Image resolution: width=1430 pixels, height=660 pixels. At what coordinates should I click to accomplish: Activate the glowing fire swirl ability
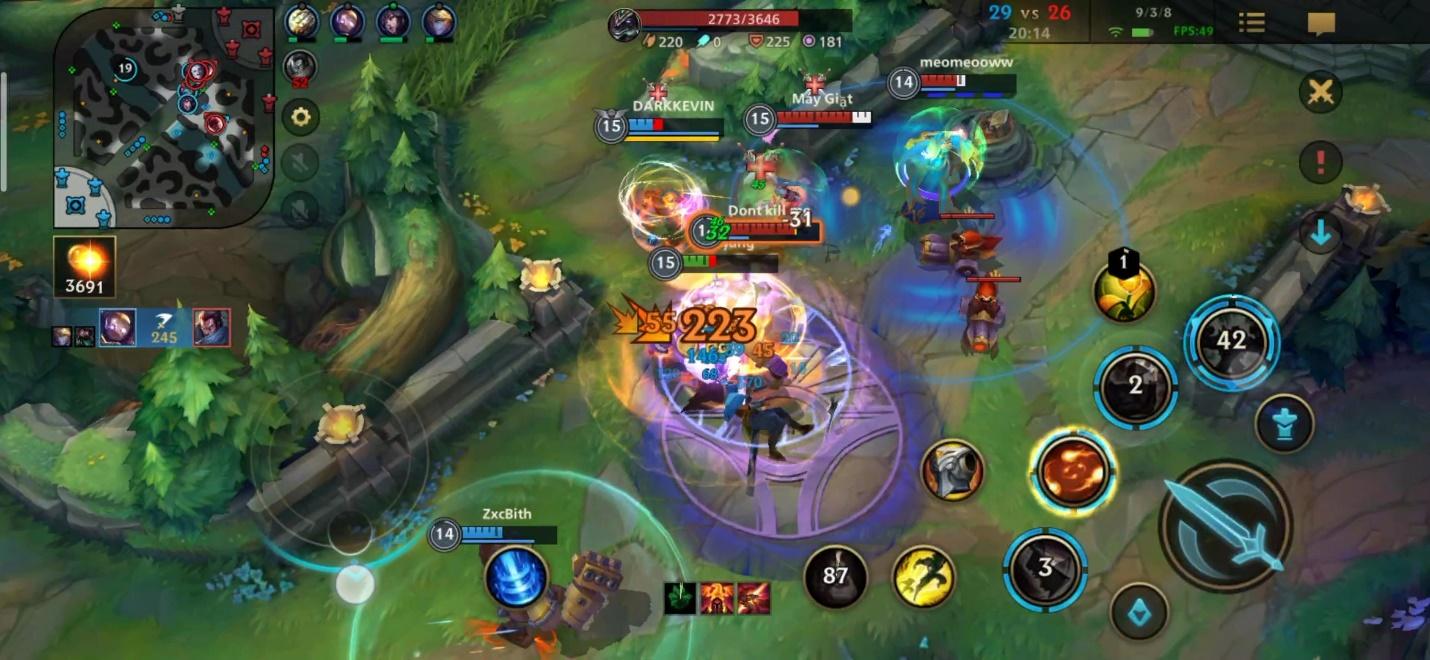tap(1073, 471)
